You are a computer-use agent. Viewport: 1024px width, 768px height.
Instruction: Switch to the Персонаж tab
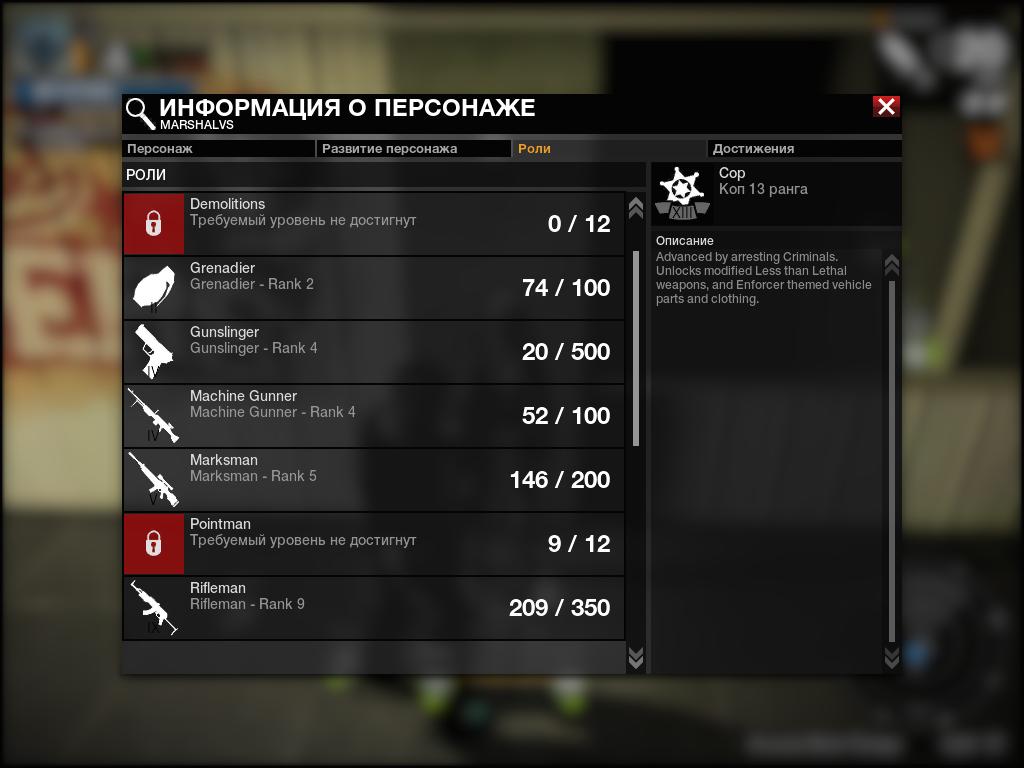[x=218, y=149]
